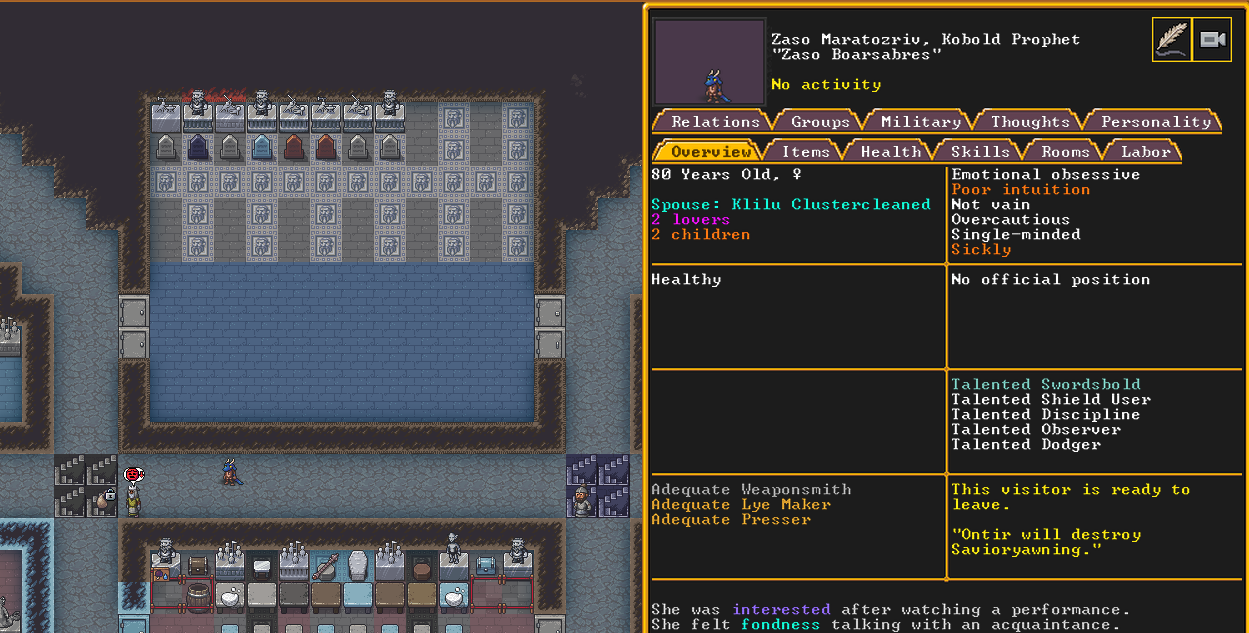
Task: Show the Military tab
Action: pyautogui.click(x=920, y=122)
